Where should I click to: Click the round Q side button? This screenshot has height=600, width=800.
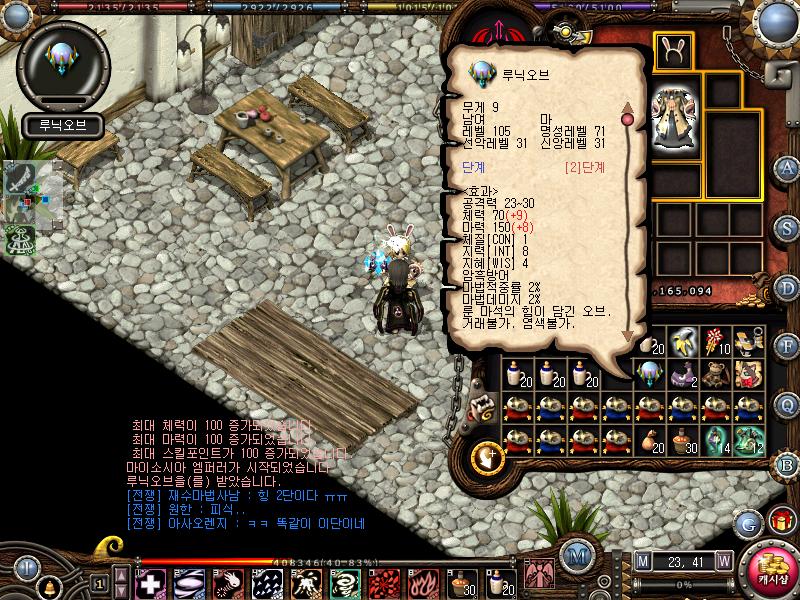click(787, 404)
